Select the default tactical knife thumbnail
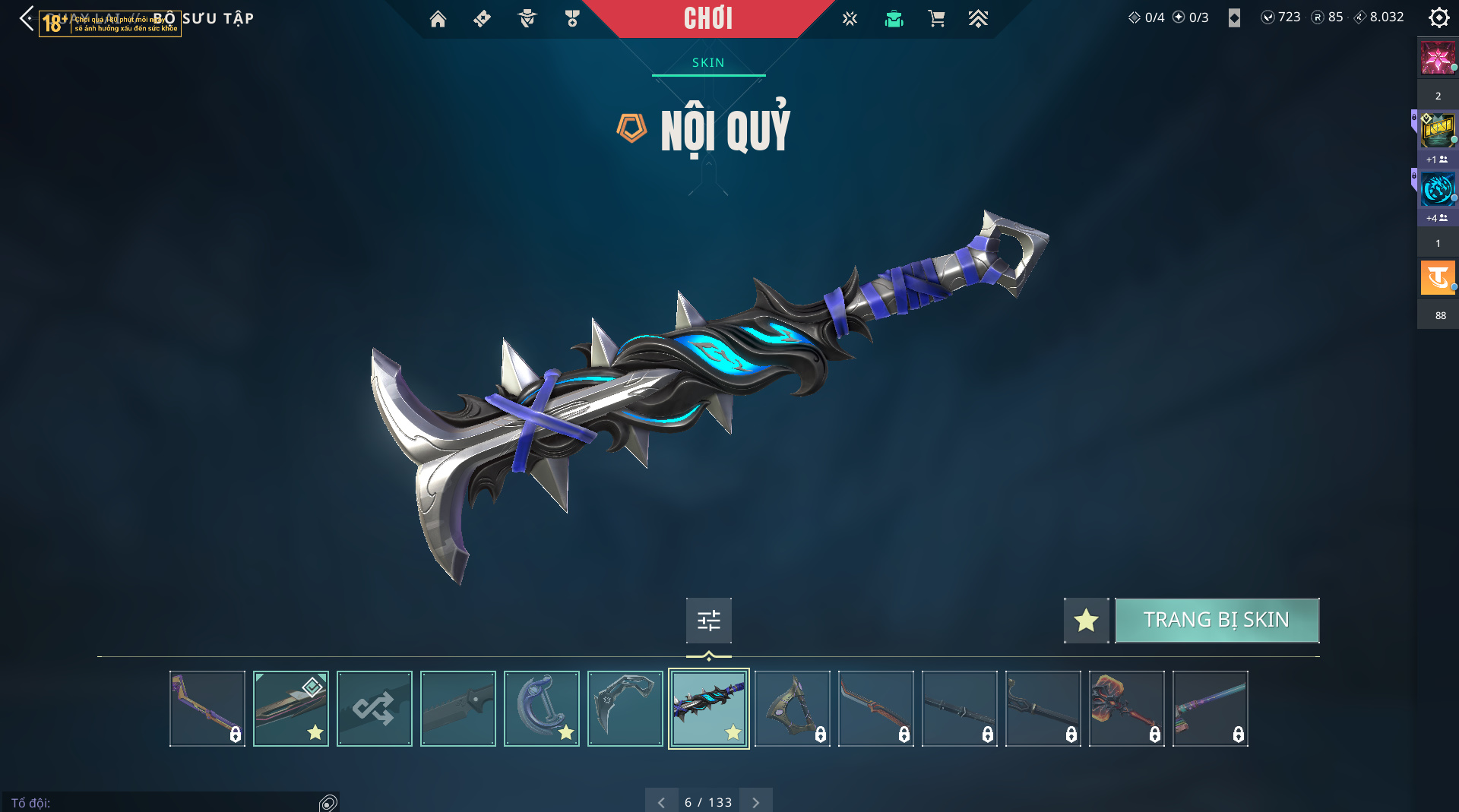 (457, 708)
